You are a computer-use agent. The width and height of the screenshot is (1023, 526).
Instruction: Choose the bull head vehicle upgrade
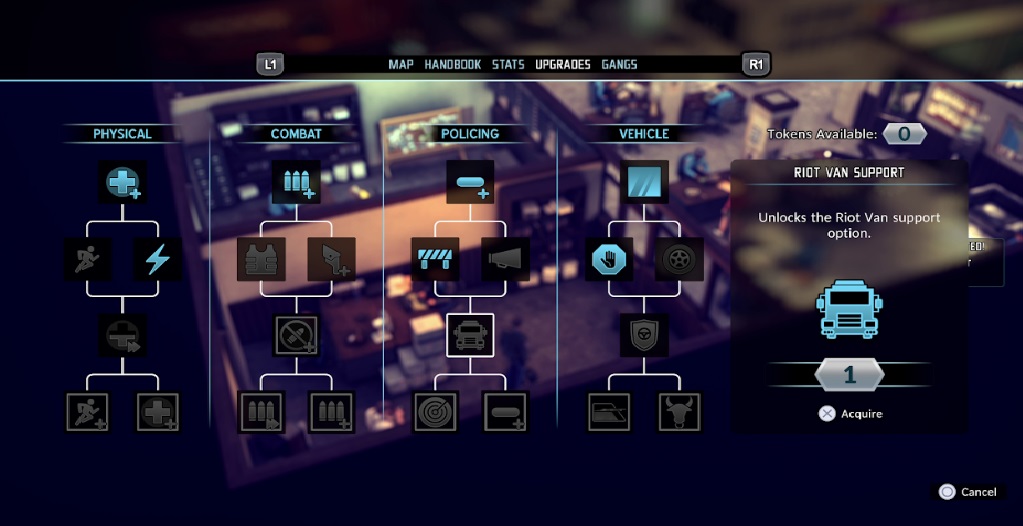pyautogui.click(x=679, y=411)
